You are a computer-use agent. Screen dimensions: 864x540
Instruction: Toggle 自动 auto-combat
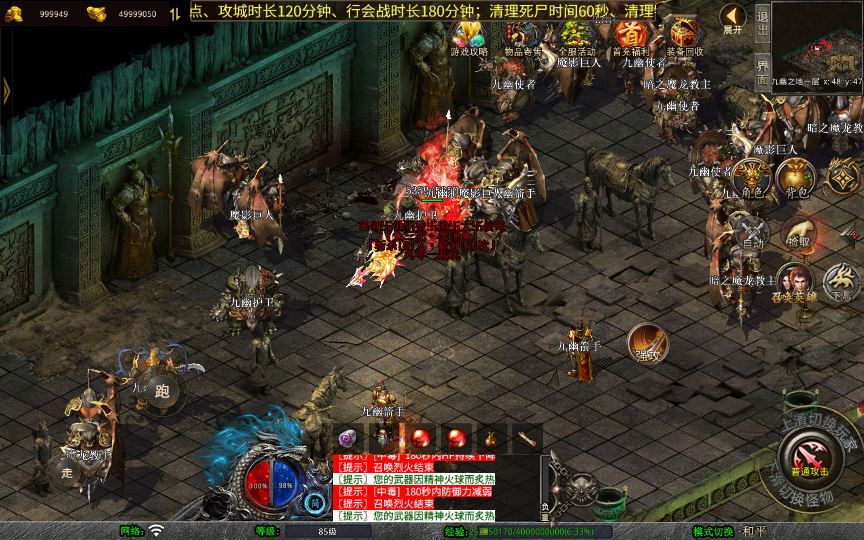click(751, 233)
